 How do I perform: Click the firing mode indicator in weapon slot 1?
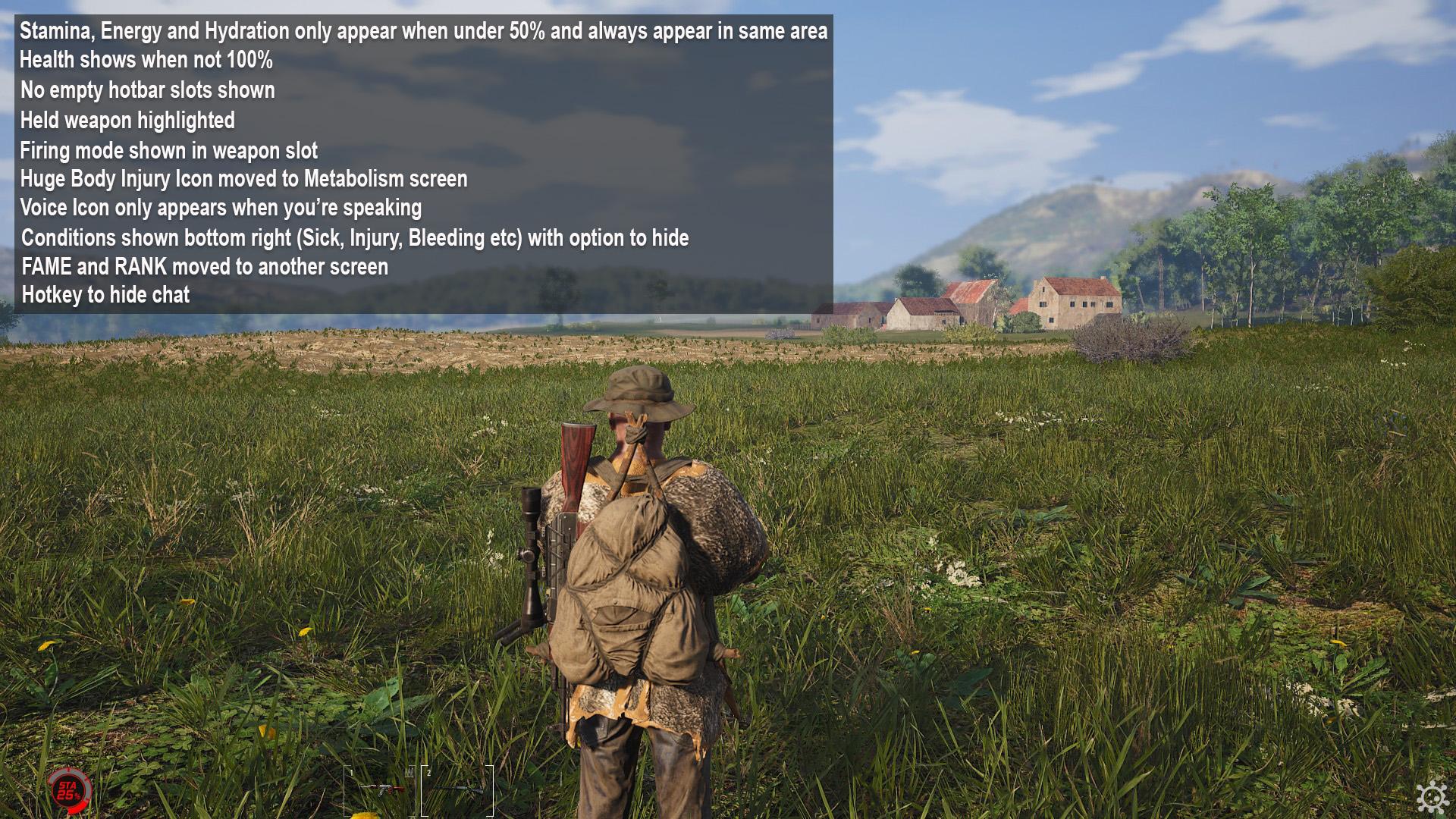pos(409,770)
